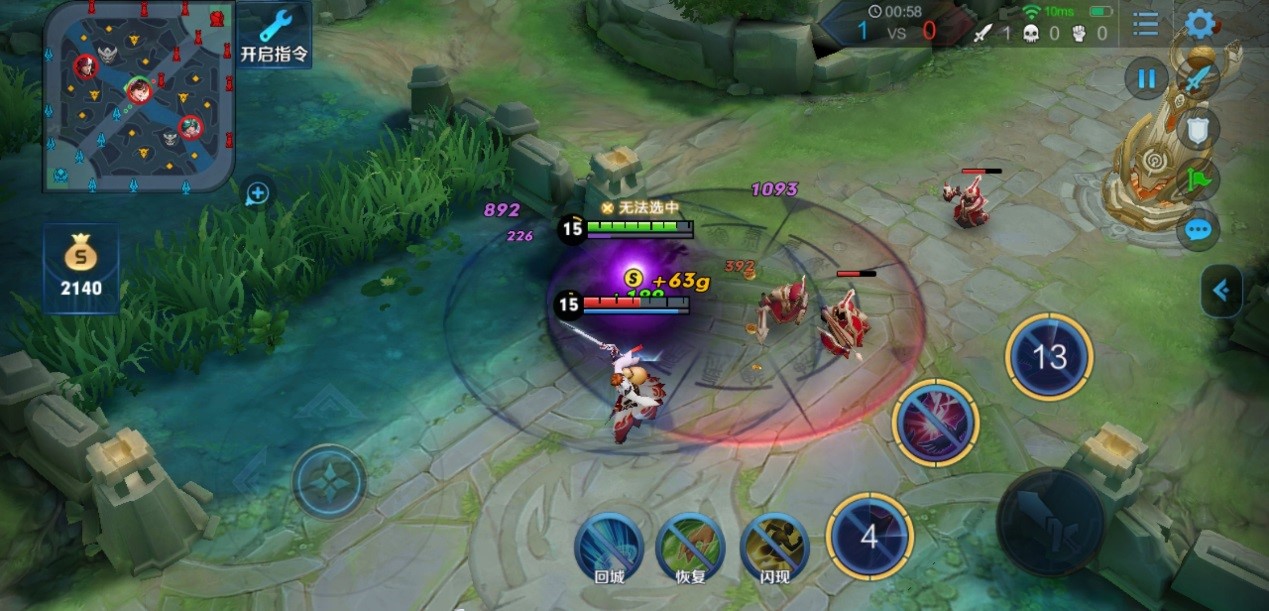
Task: Hit the basic attack button
Action: pyautogui.click(x=1050, y=520)
